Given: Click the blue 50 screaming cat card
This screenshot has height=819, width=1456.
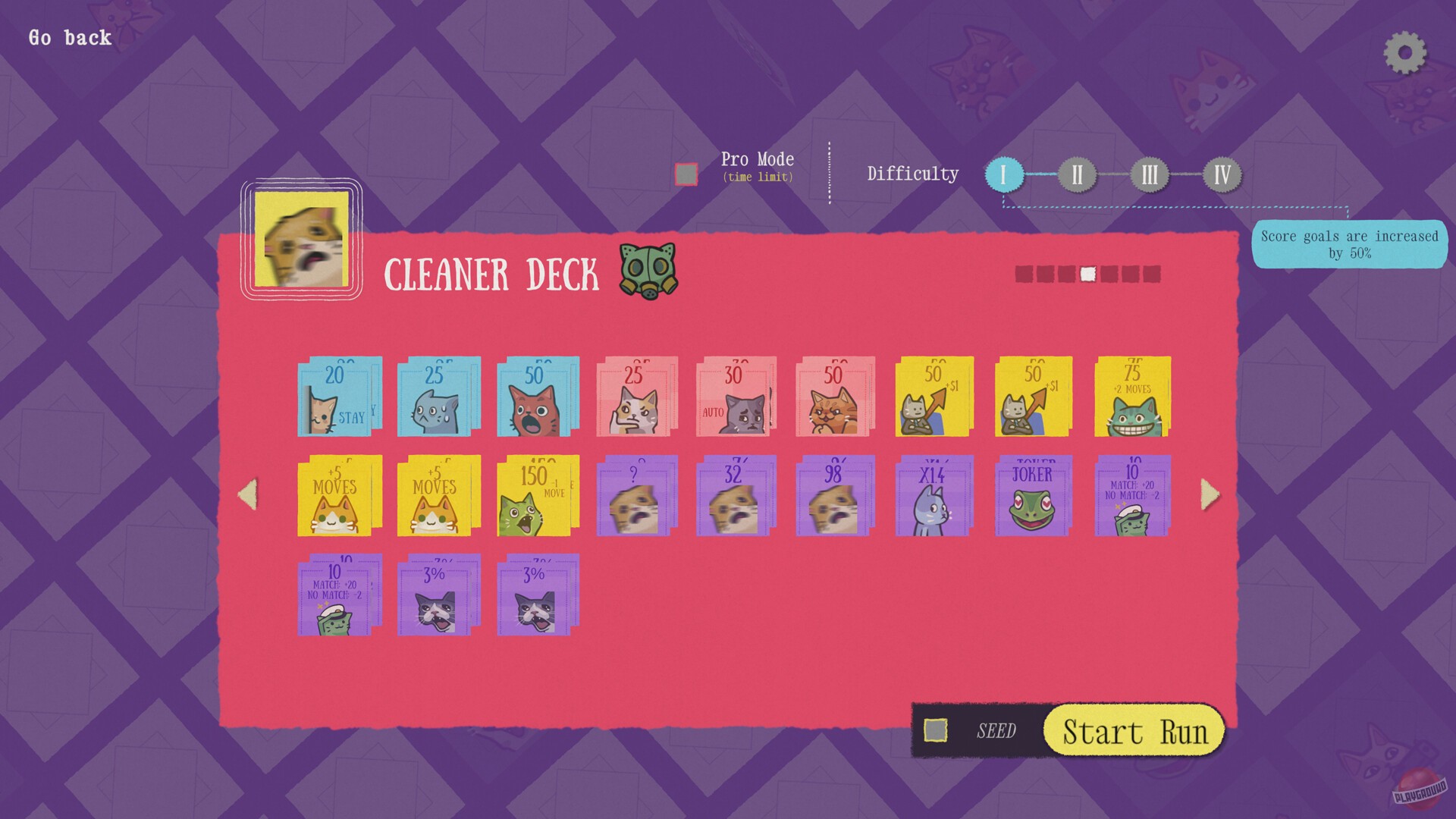Looking at the screenshot, I should 537,398.
